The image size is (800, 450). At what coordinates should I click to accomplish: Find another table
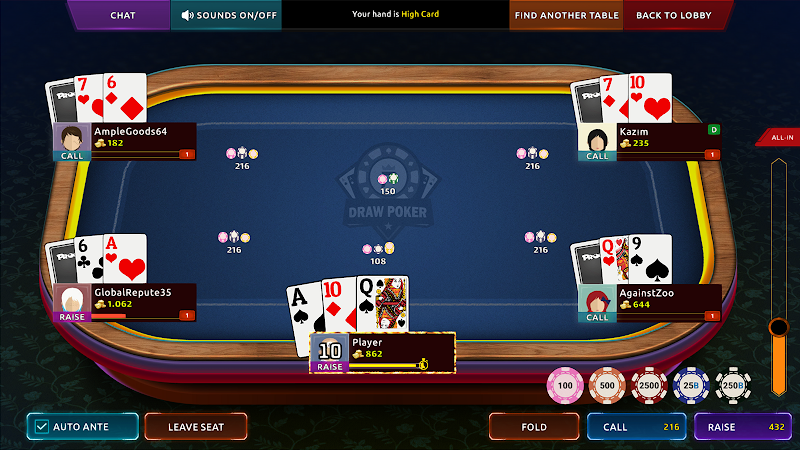pos(565,15)
